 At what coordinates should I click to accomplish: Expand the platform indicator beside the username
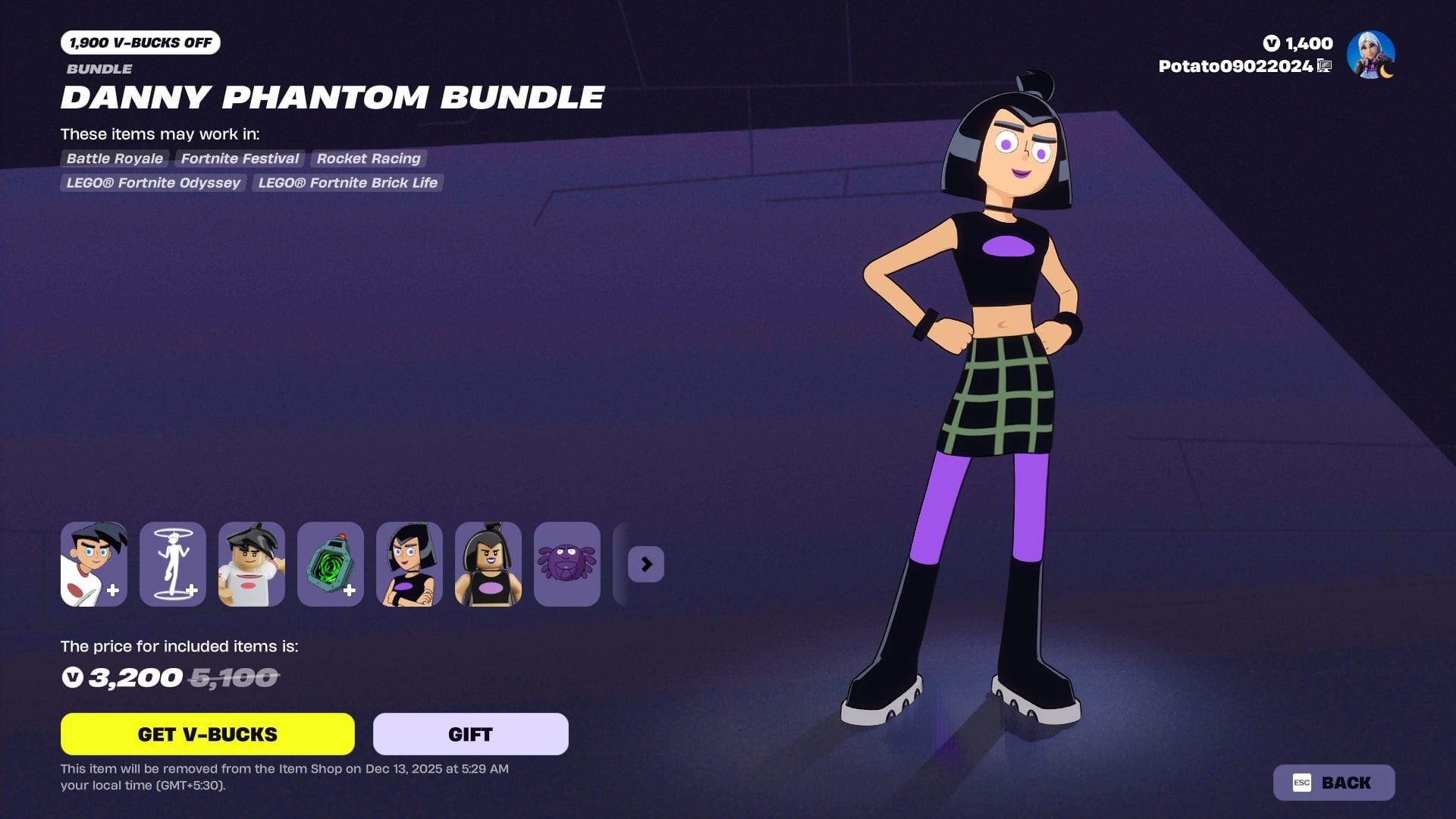[x=1323, y=66]
